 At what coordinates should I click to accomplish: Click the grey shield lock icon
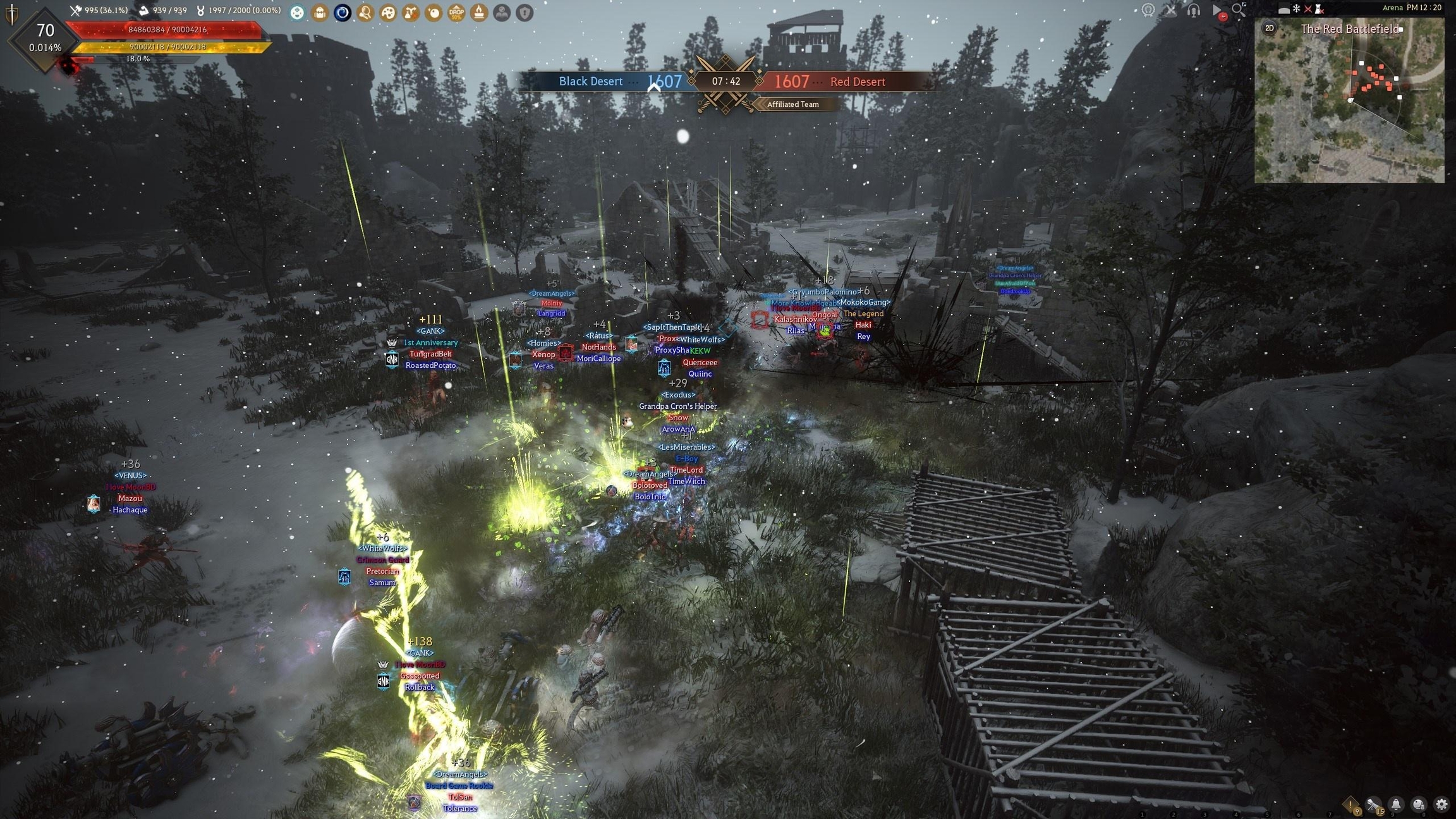point(525,12)
